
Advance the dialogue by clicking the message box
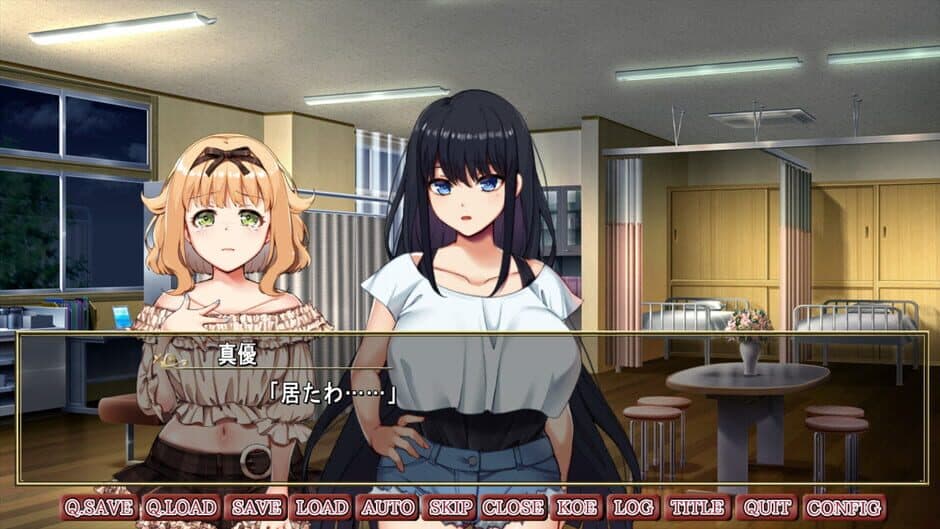[x=600, y=420]
